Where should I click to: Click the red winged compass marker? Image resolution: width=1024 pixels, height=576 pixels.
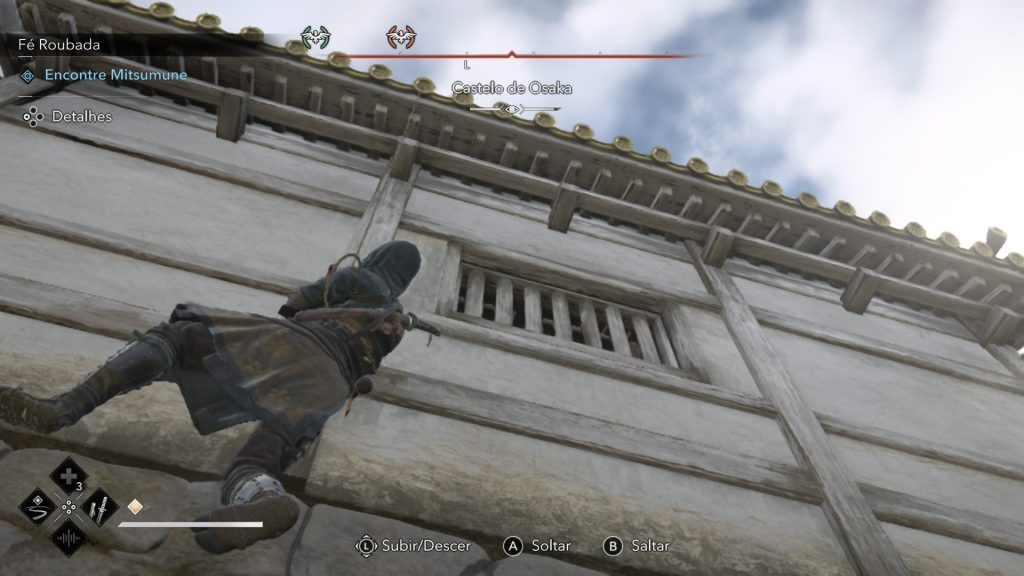[401, 39]
